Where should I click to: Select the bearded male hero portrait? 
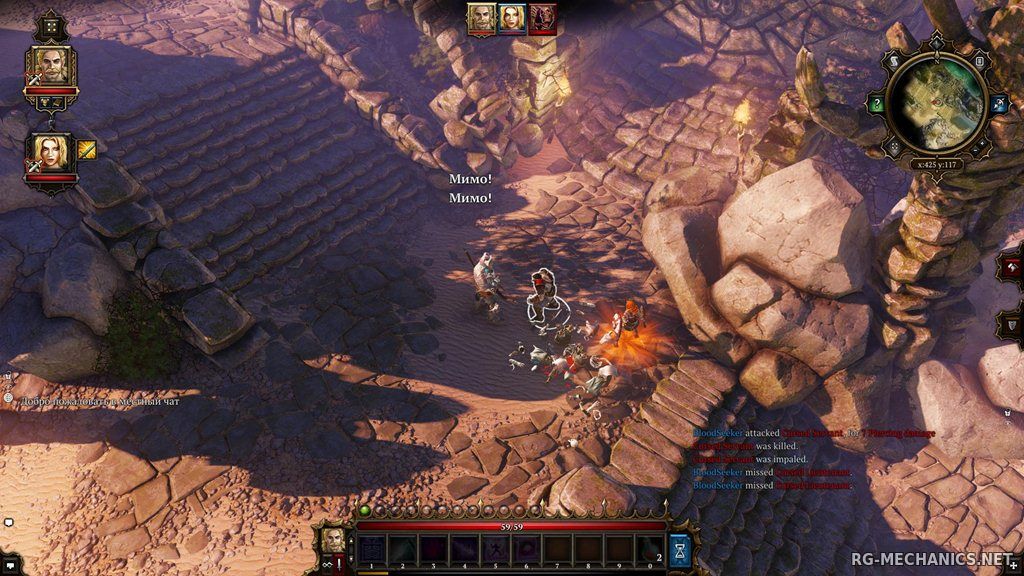[50, 65]
